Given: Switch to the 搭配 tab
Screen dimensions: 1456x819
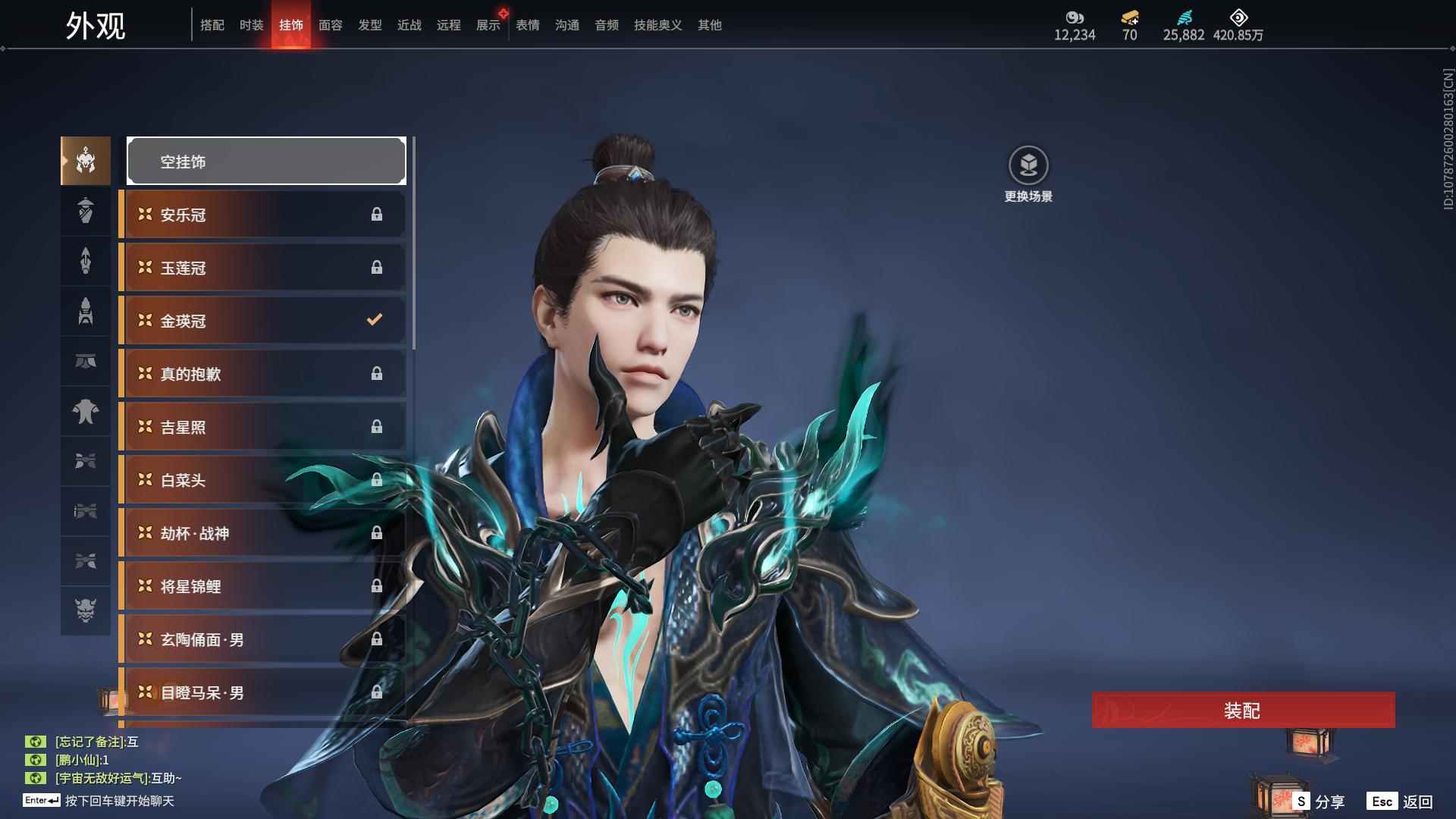Looking at the screenshot, I should tap(212, 25).
